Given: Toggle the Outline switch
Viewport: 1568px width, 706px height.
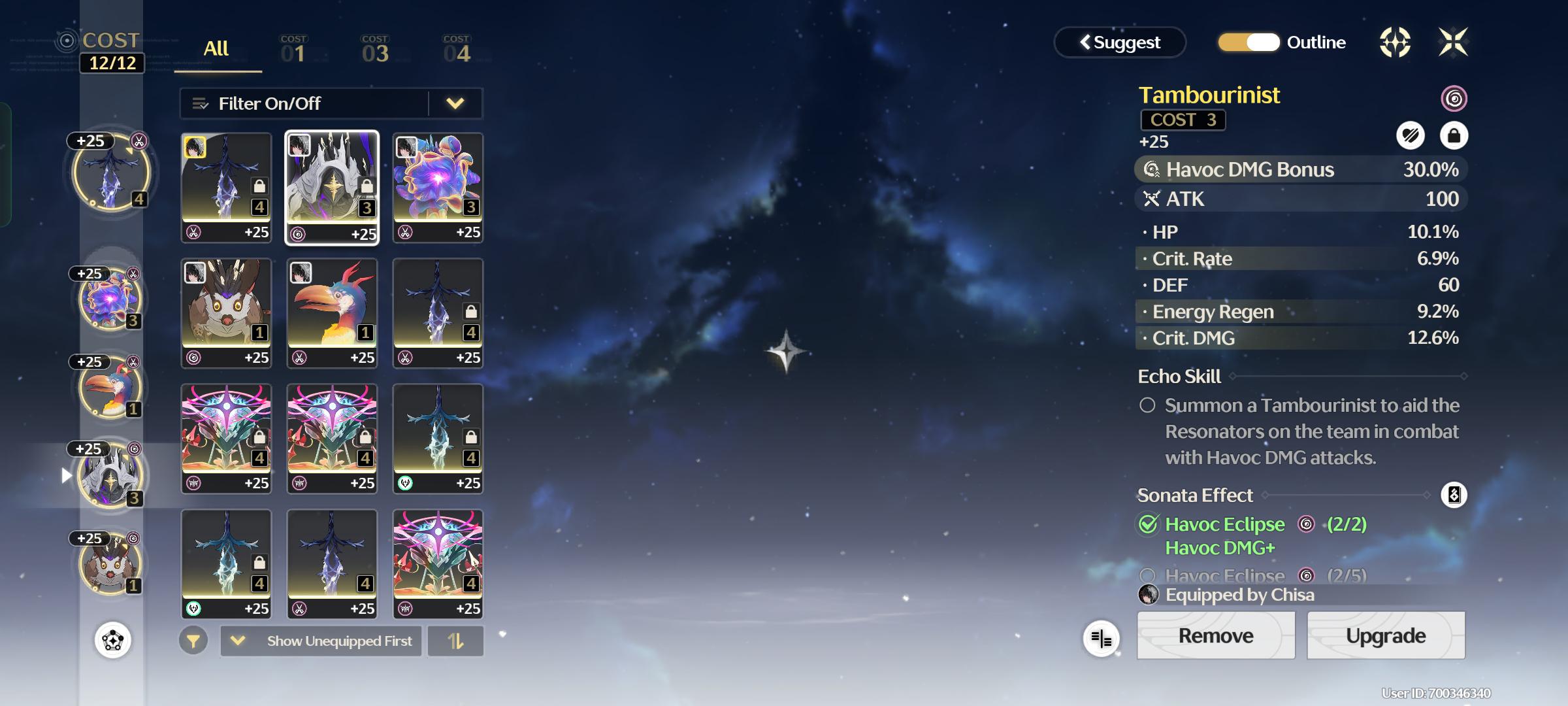Looking at the screenshot, I should point(1249,42).
